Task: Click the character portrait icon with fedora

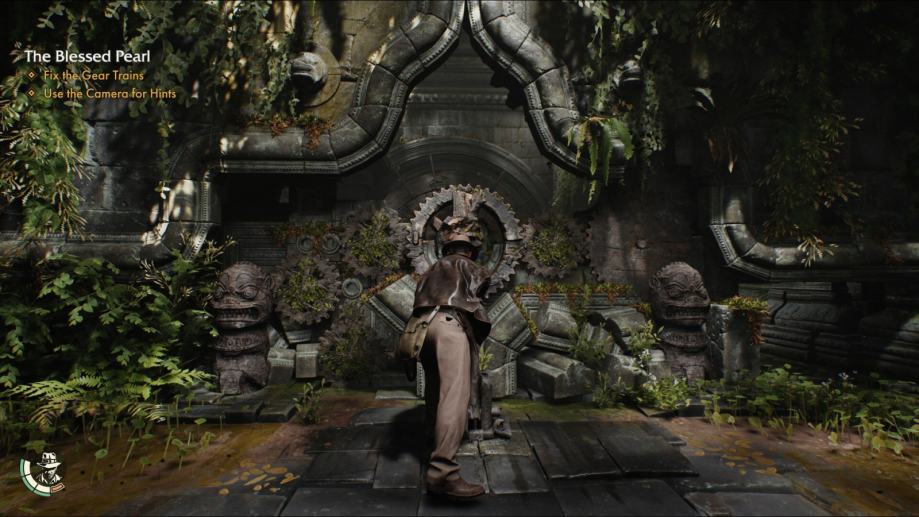Action: (41, 474)
